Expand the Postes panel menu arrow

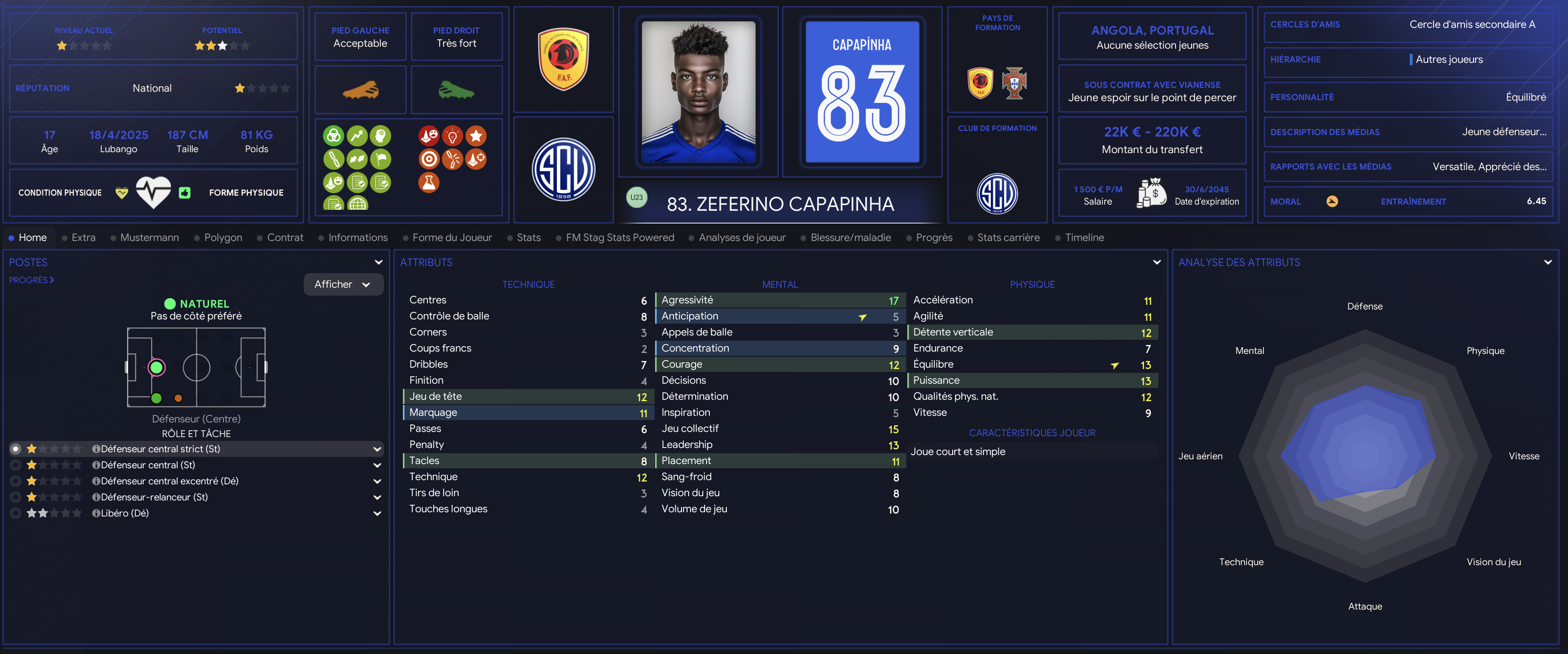[379, 262]
